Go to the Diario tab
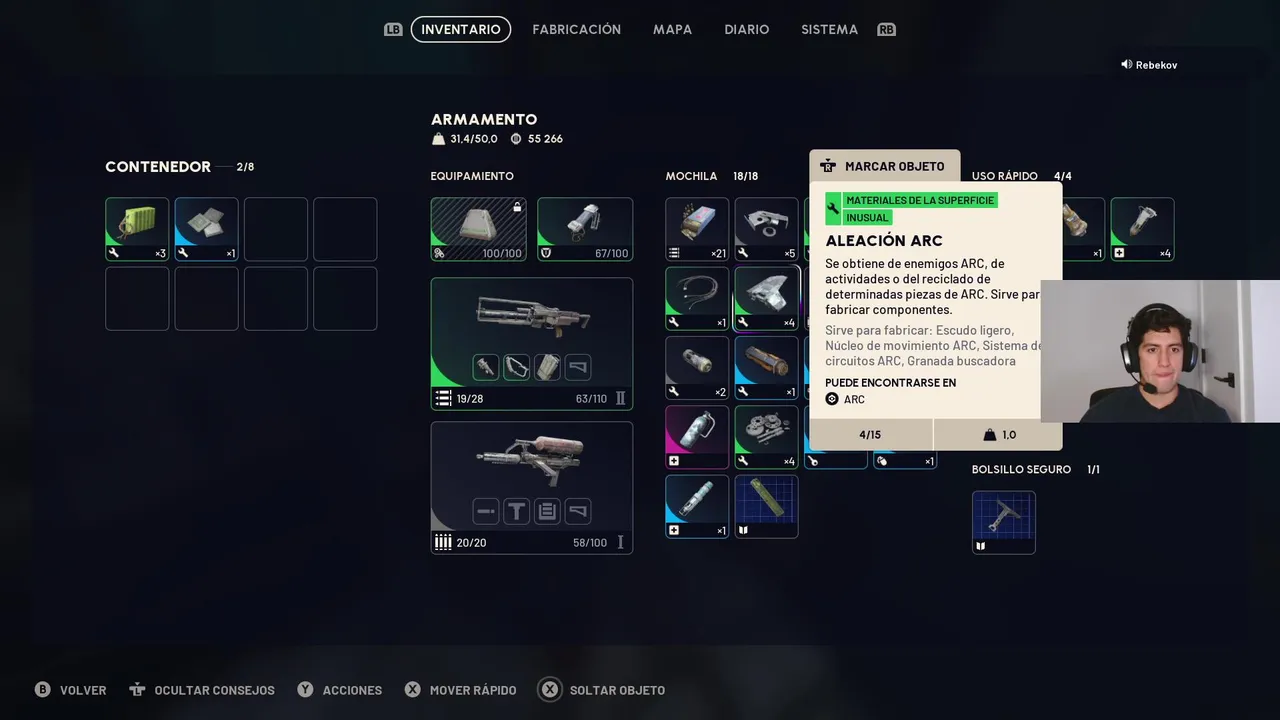Screen dimensions: 1280x720 coord(746,30)
